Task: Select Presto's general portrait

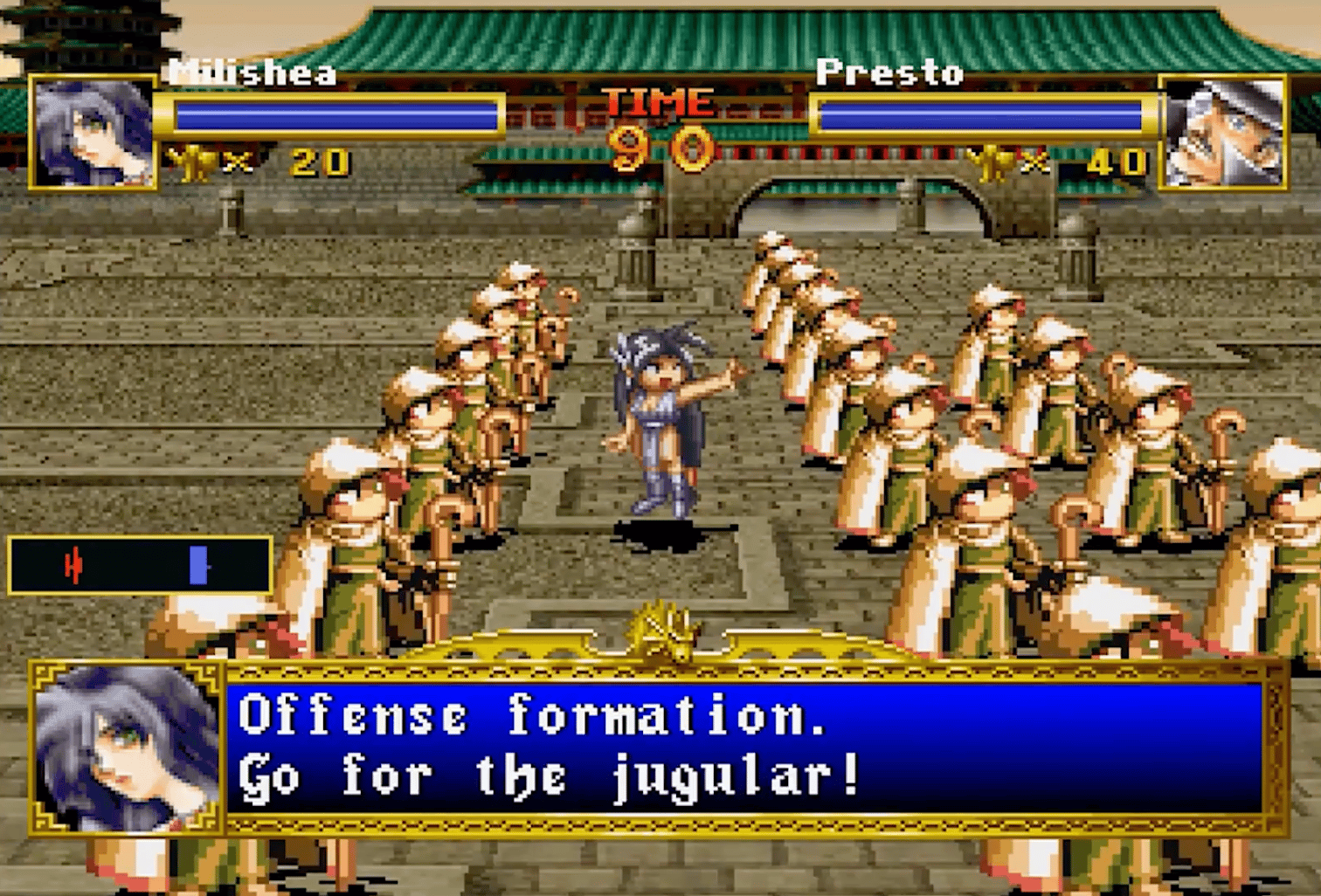Action: click(x=1222, y=132)
